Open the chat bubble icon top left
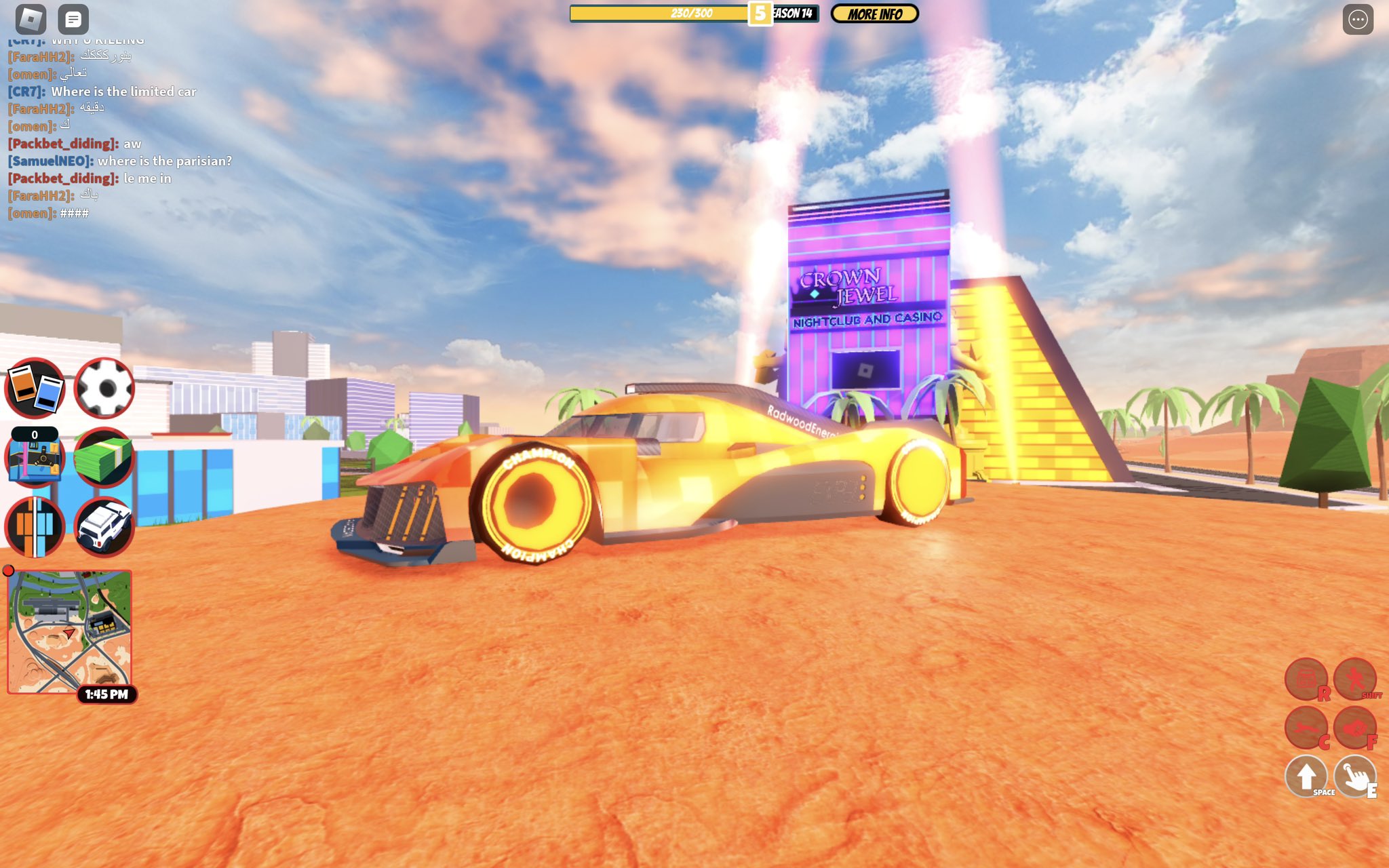Viewport: 1389px width, 868px height. (x=73, y=17)
